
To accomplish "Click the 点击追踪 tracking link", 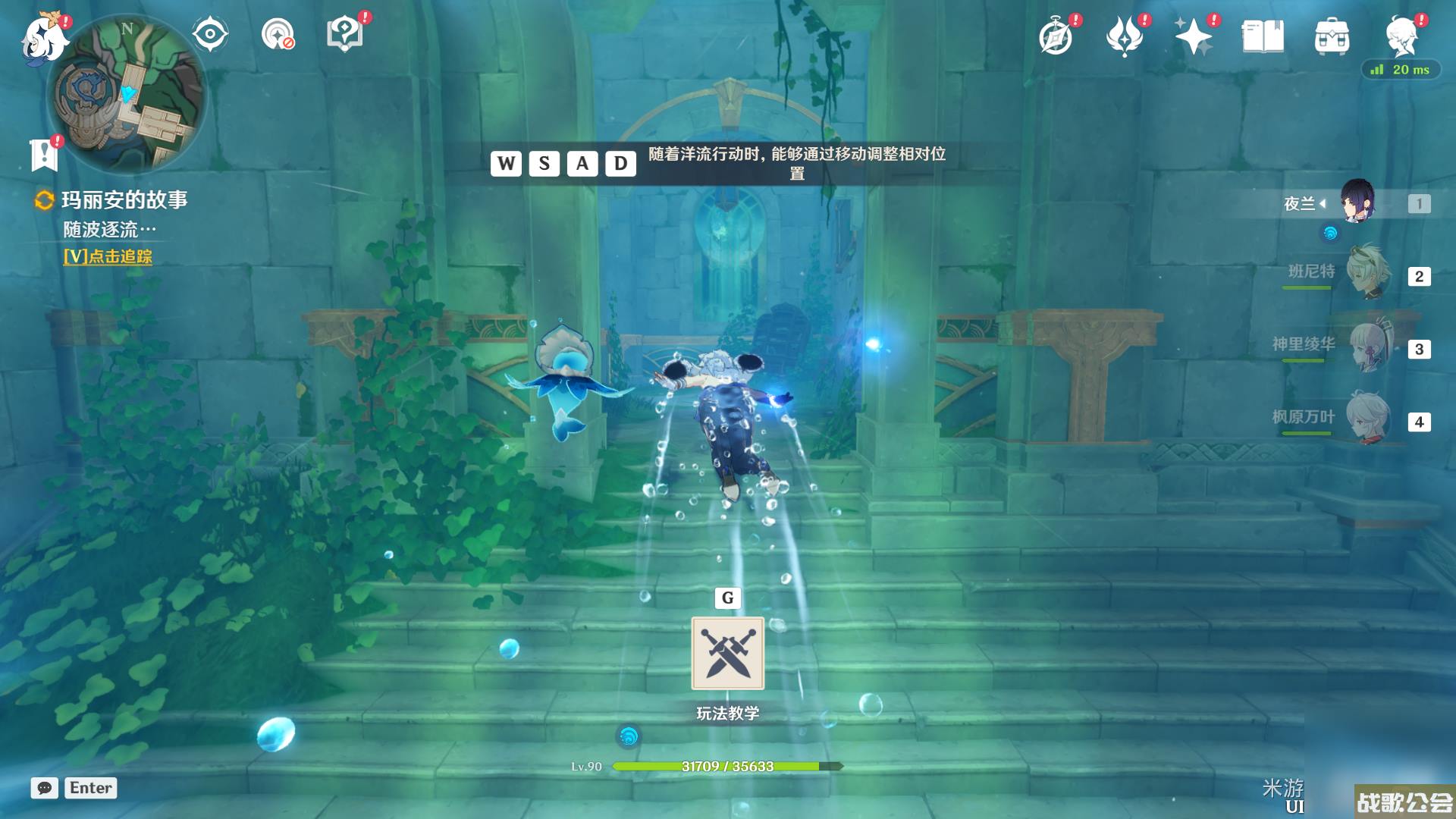I will point(108,256).
